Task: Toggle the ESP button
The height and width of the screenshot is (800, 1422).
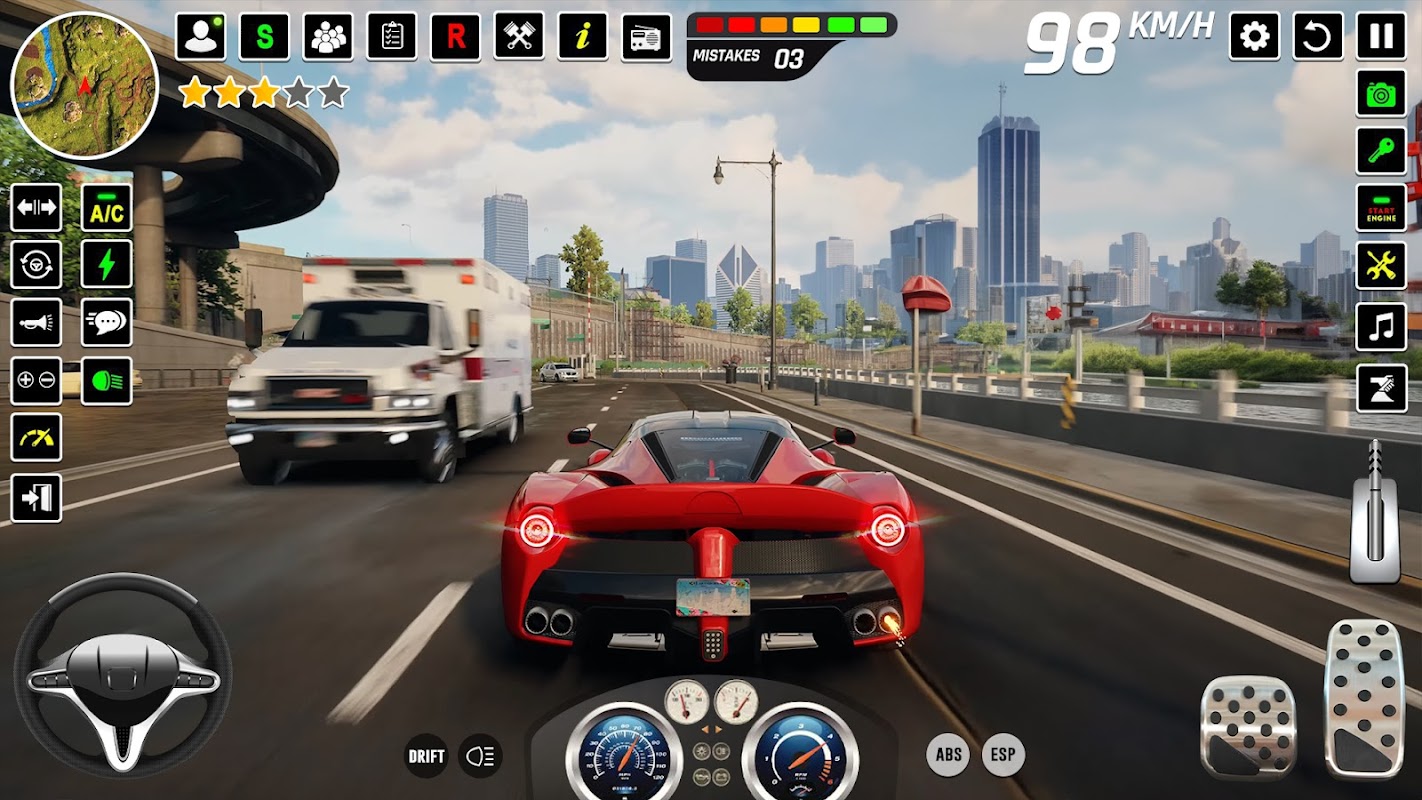Action: pyautogui.click(x=1003, y=755)
